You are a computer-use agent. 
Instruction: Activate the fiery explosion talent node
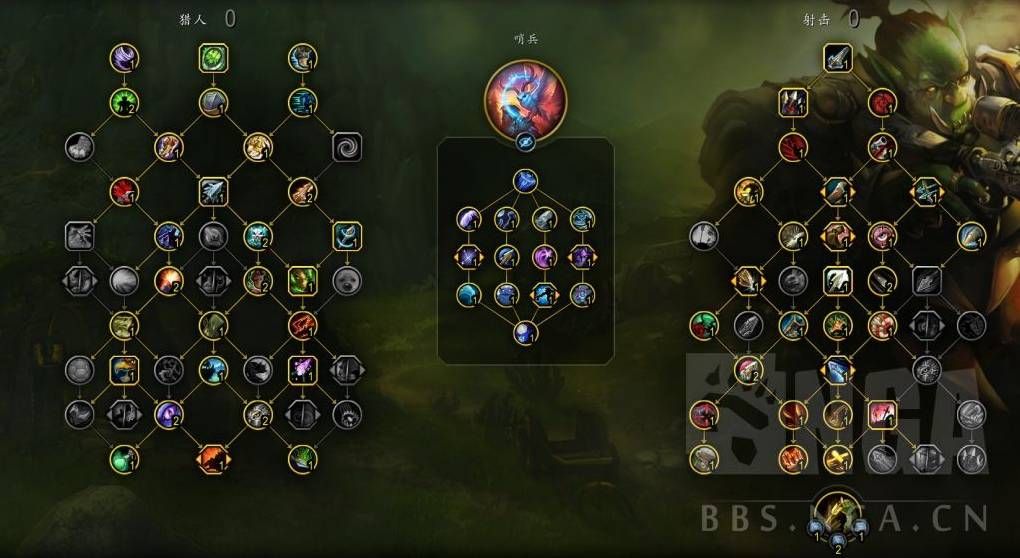click(x=168, y=280)
